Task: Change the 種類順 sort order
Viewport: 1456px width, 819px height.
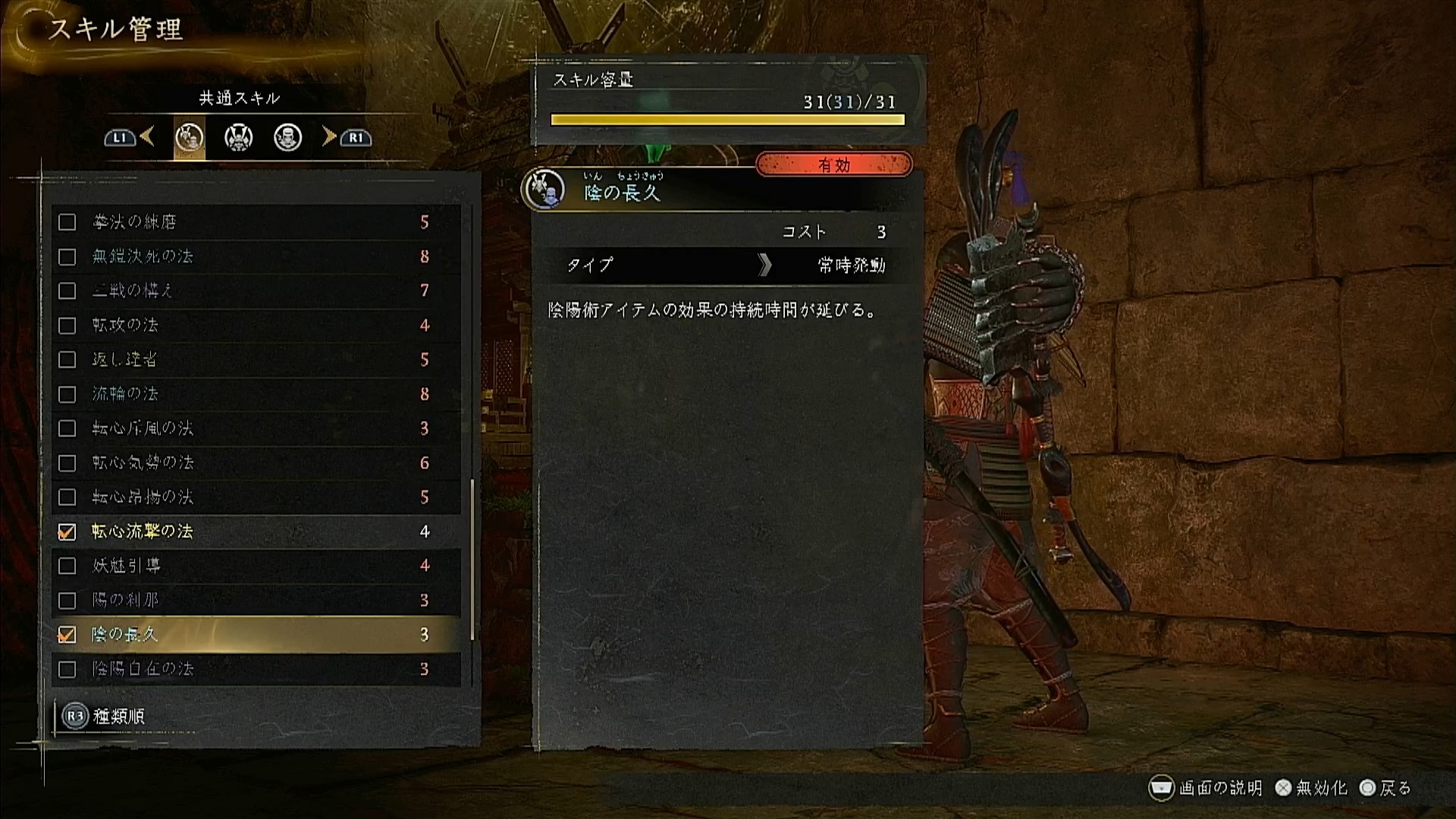Action: pyautogui.click(x=105, y=717)
